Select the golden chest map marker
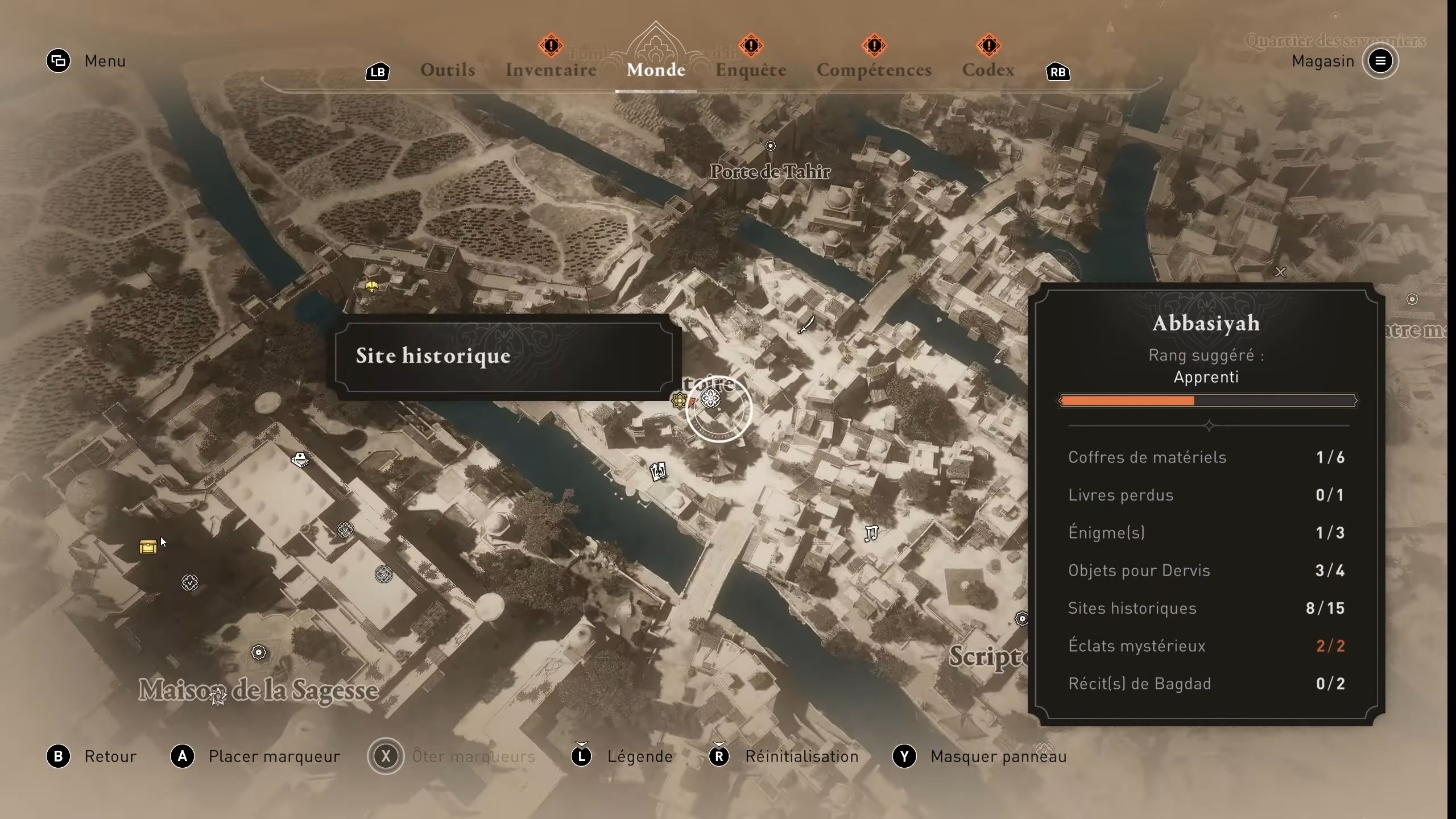 pyautogui.click(x=148, y=547)
